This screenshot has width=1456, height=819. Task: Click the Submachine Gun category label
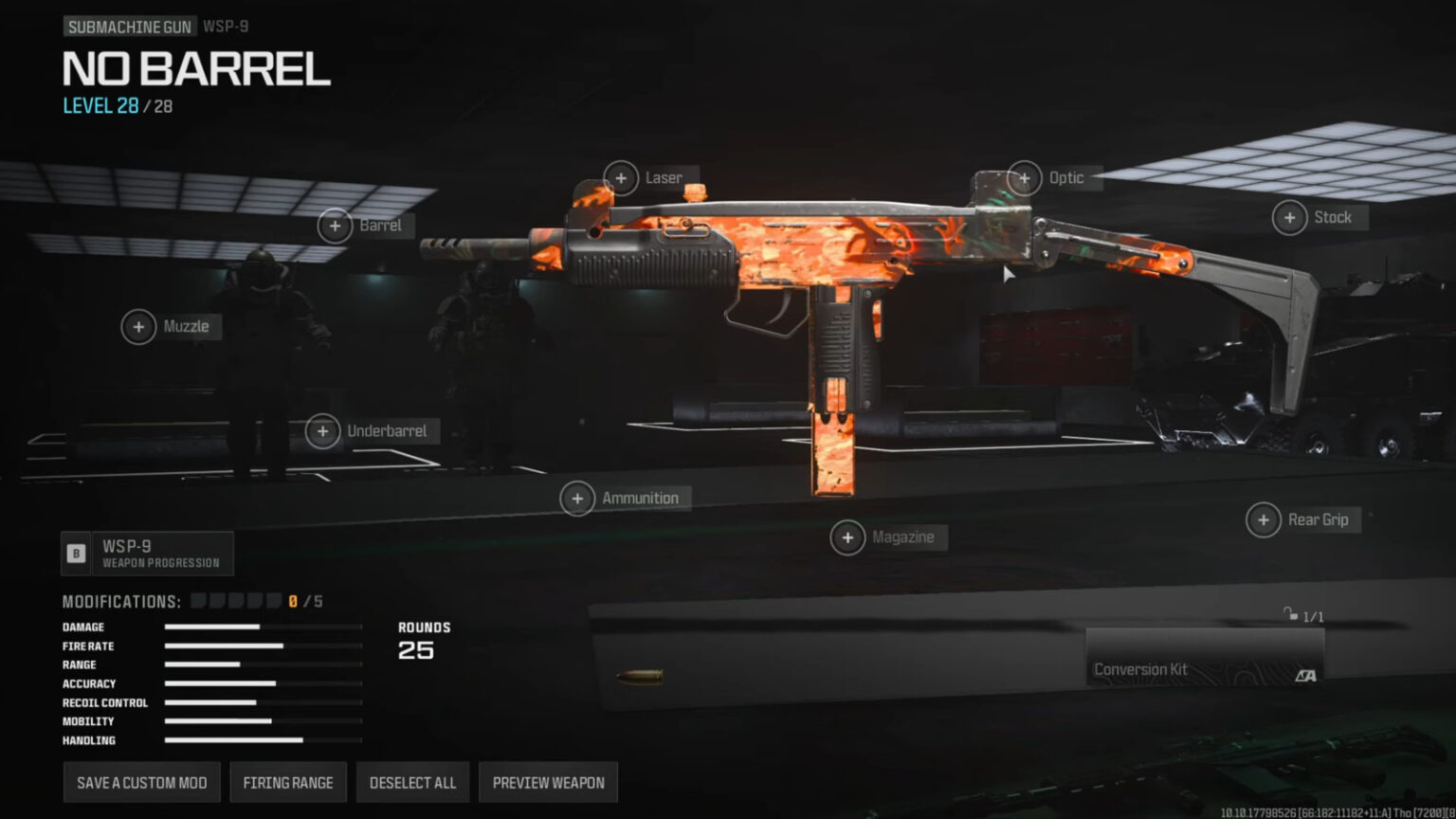tap(128, 26)
